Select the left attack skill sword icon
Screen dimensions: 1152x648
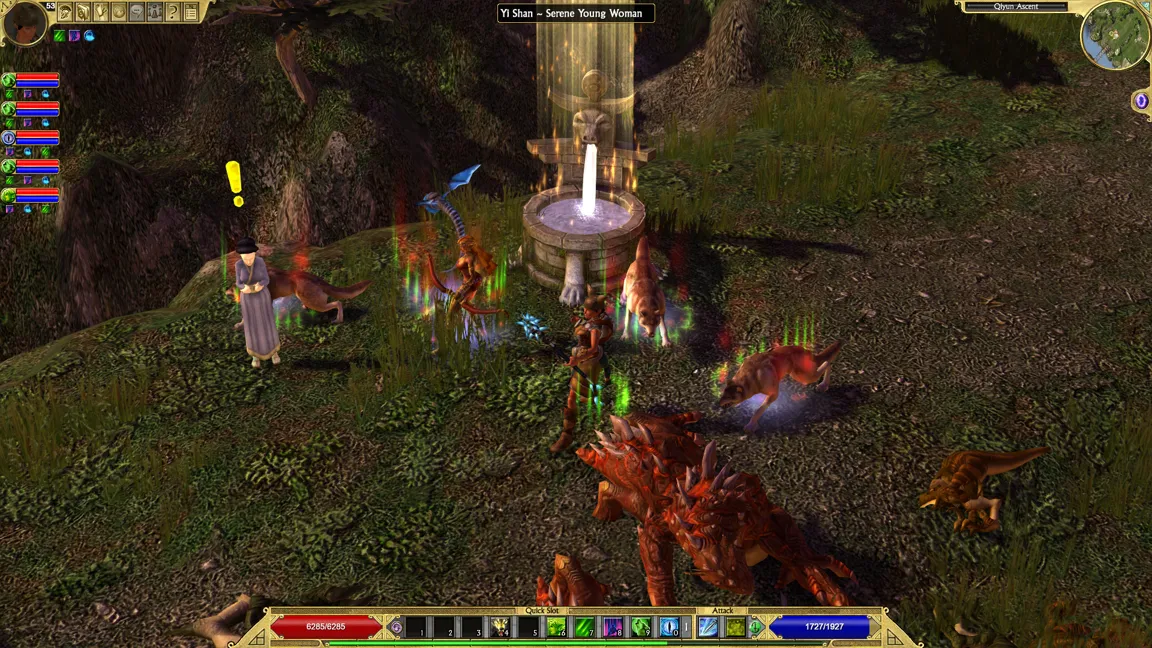pos(708,627)
